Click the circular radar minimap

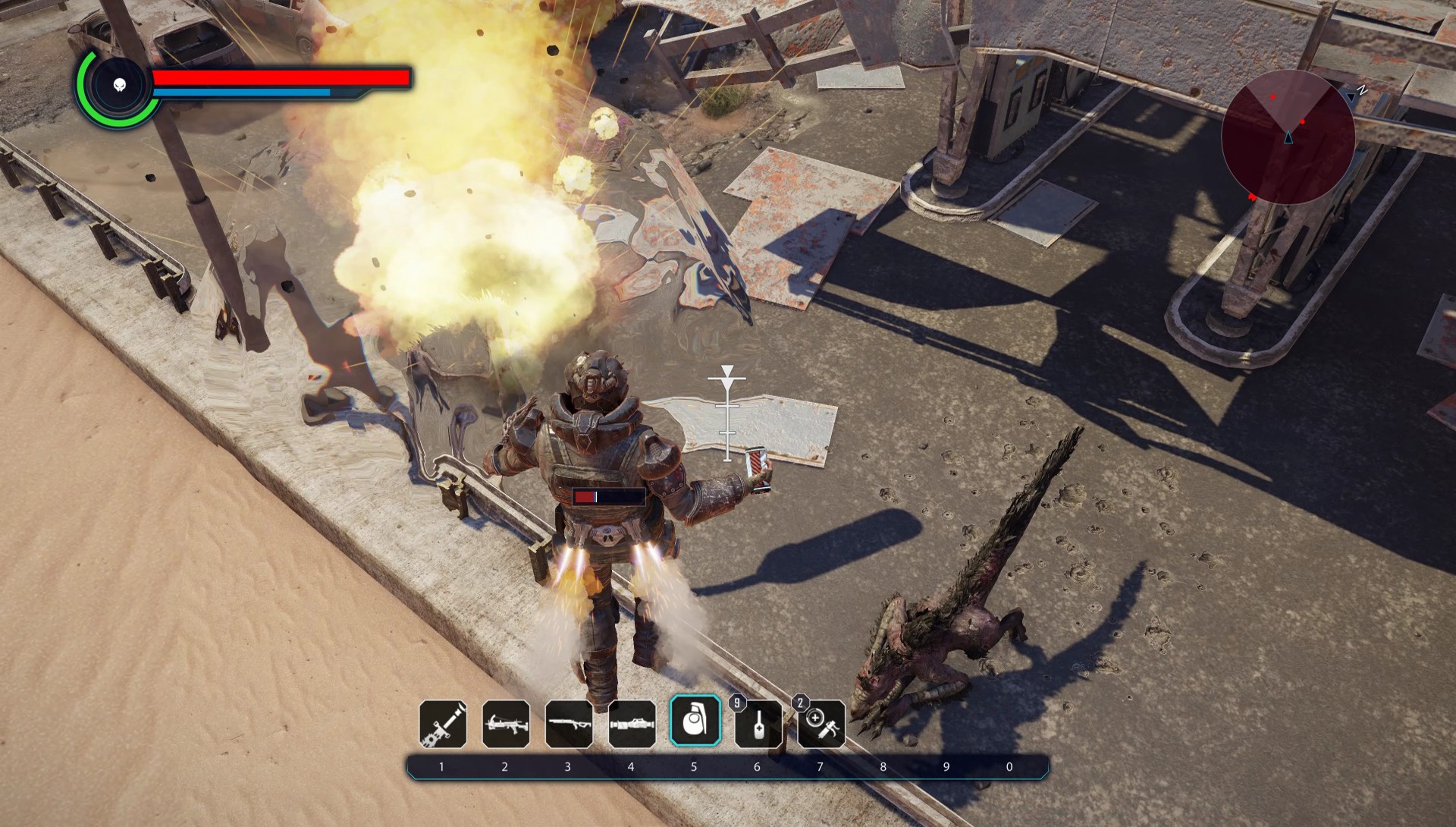click(x=1288, y=137)
